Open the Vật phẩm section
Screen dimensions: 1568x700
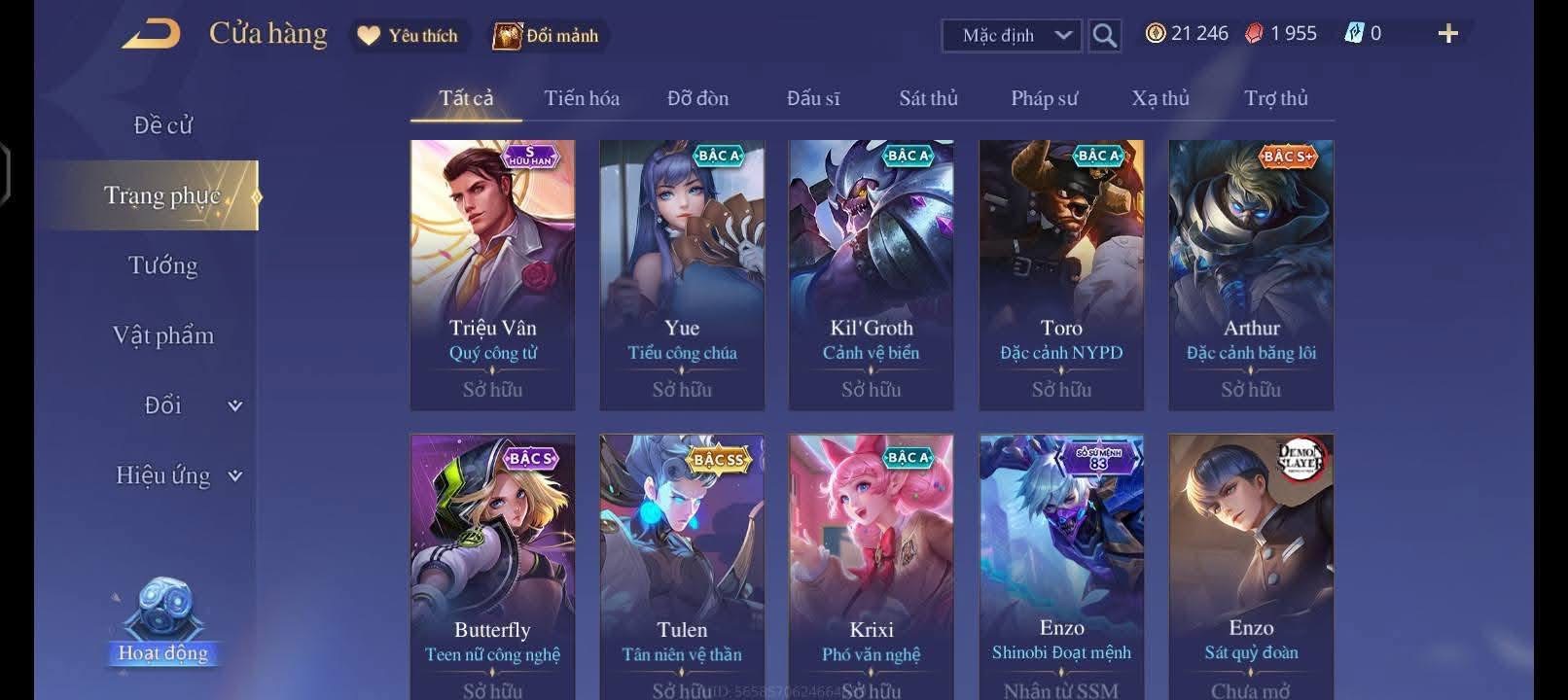pos(162,335)
